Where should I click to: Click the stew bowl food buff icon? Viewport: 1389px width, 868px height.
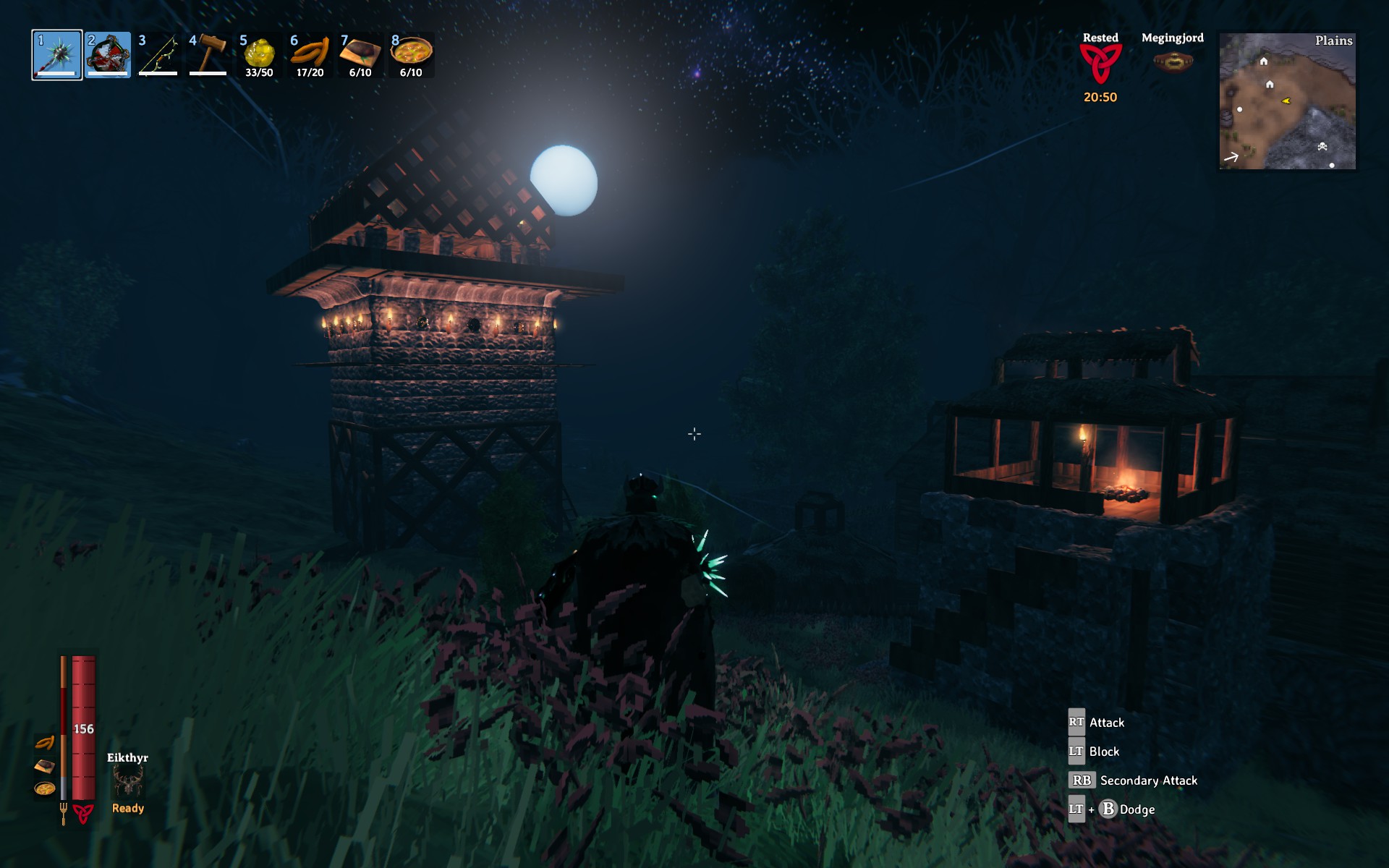[x=45, y=788]
